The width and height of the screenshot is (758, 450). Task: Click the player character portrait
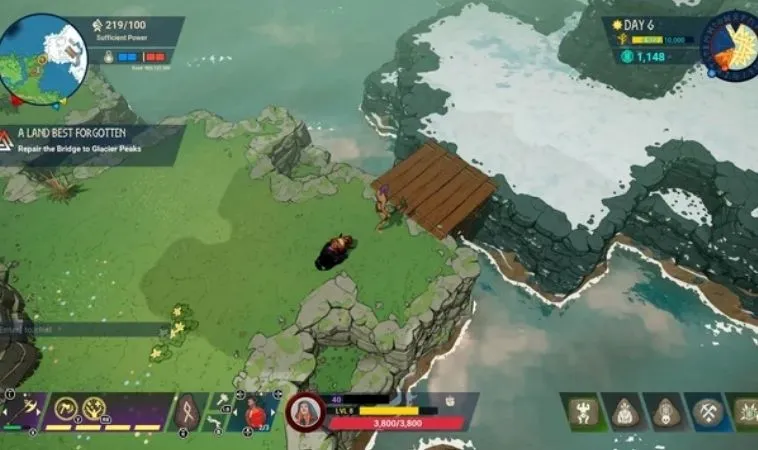click(x=304, y=413)
